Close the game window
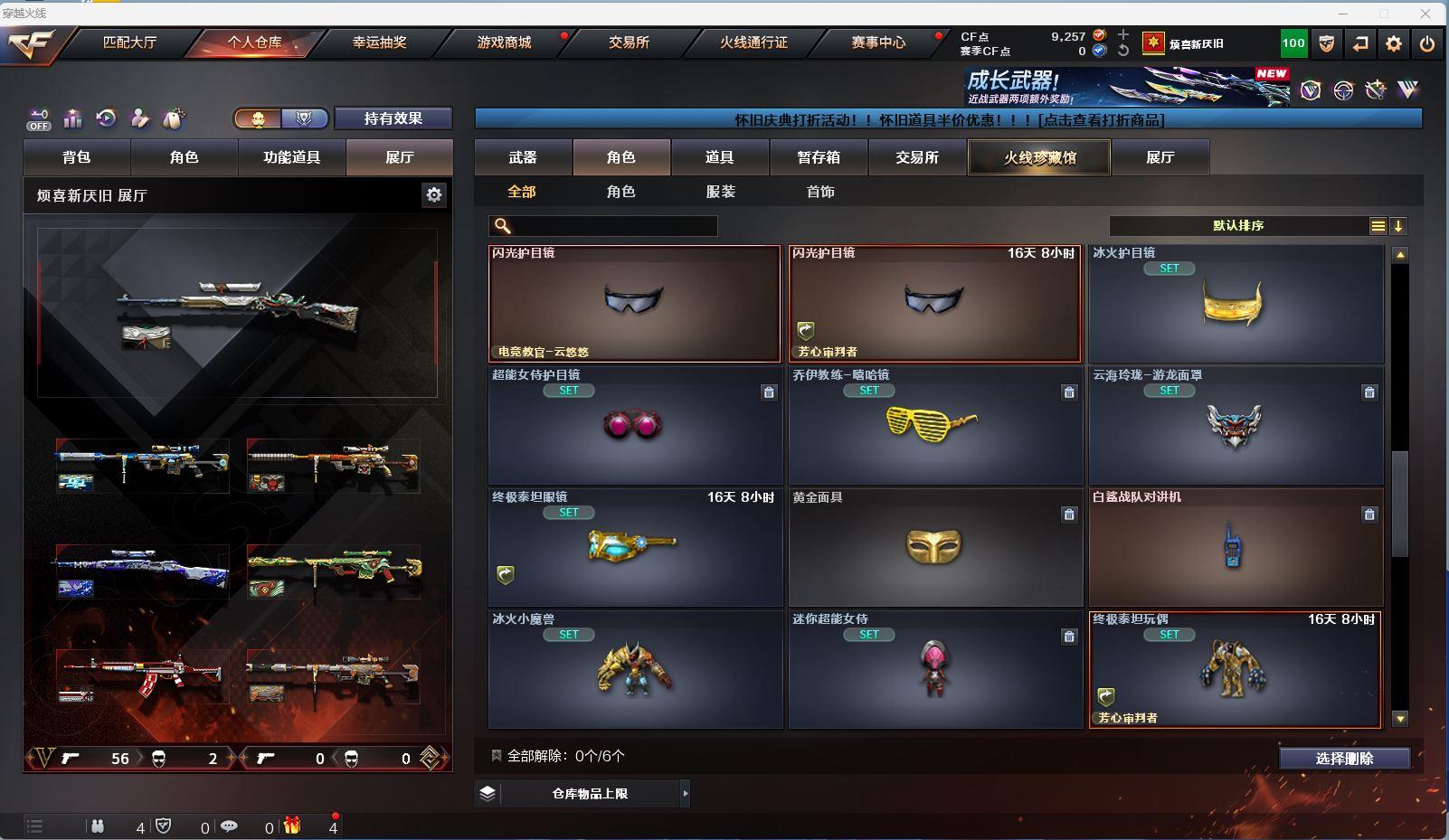 coord(1426,14)
